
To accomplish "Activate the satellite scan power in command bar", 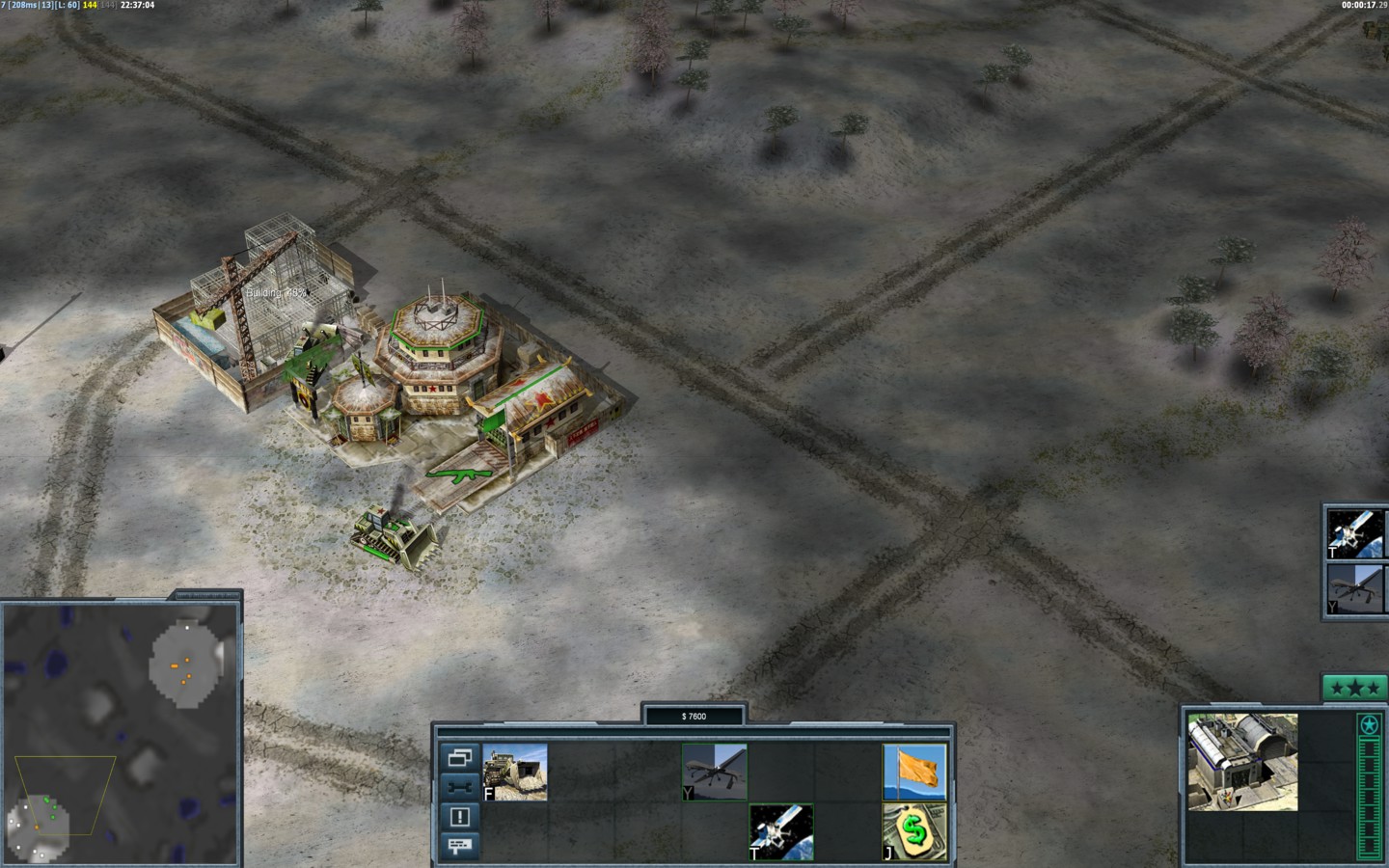I will (x=781, y=831).
